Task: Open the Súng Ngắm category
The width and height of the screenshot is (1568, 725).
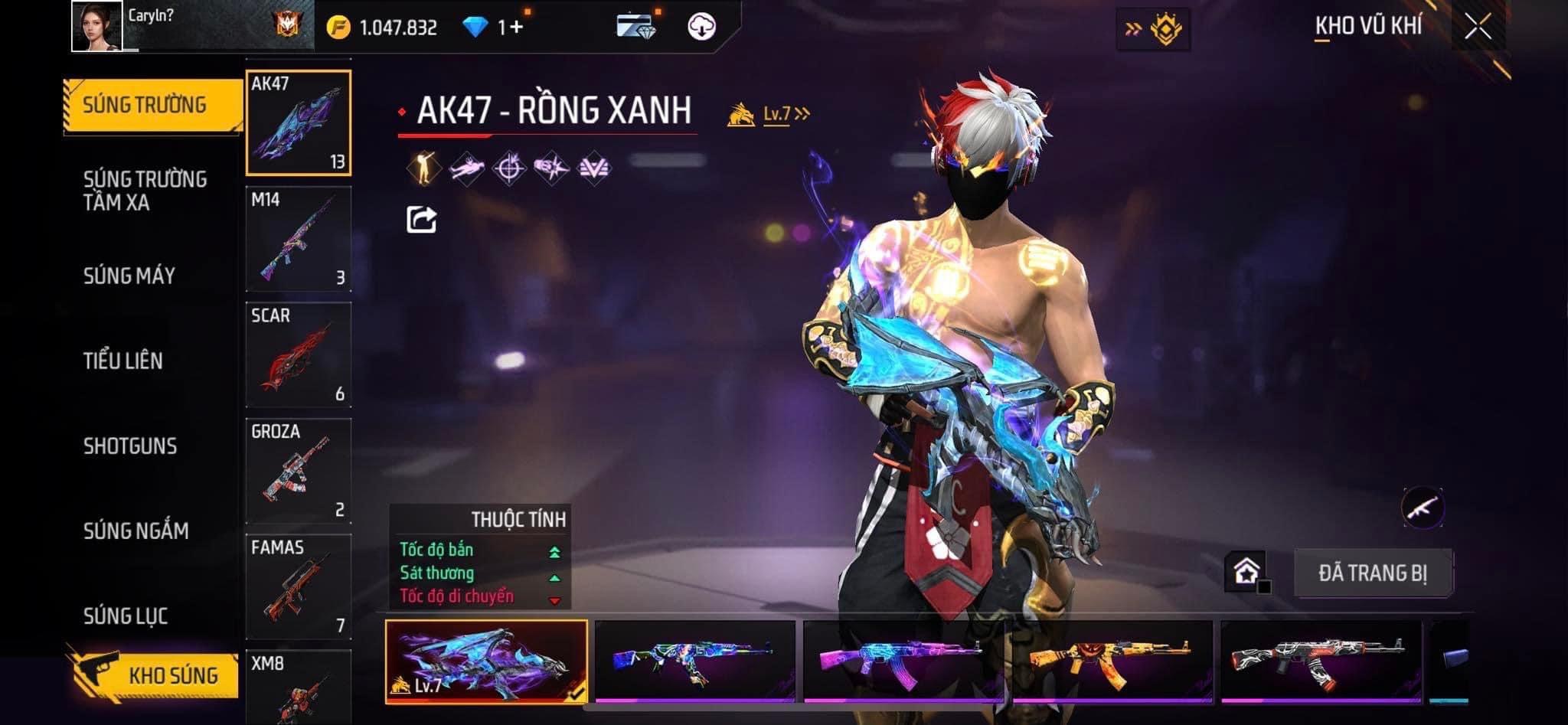Action: 136,531
